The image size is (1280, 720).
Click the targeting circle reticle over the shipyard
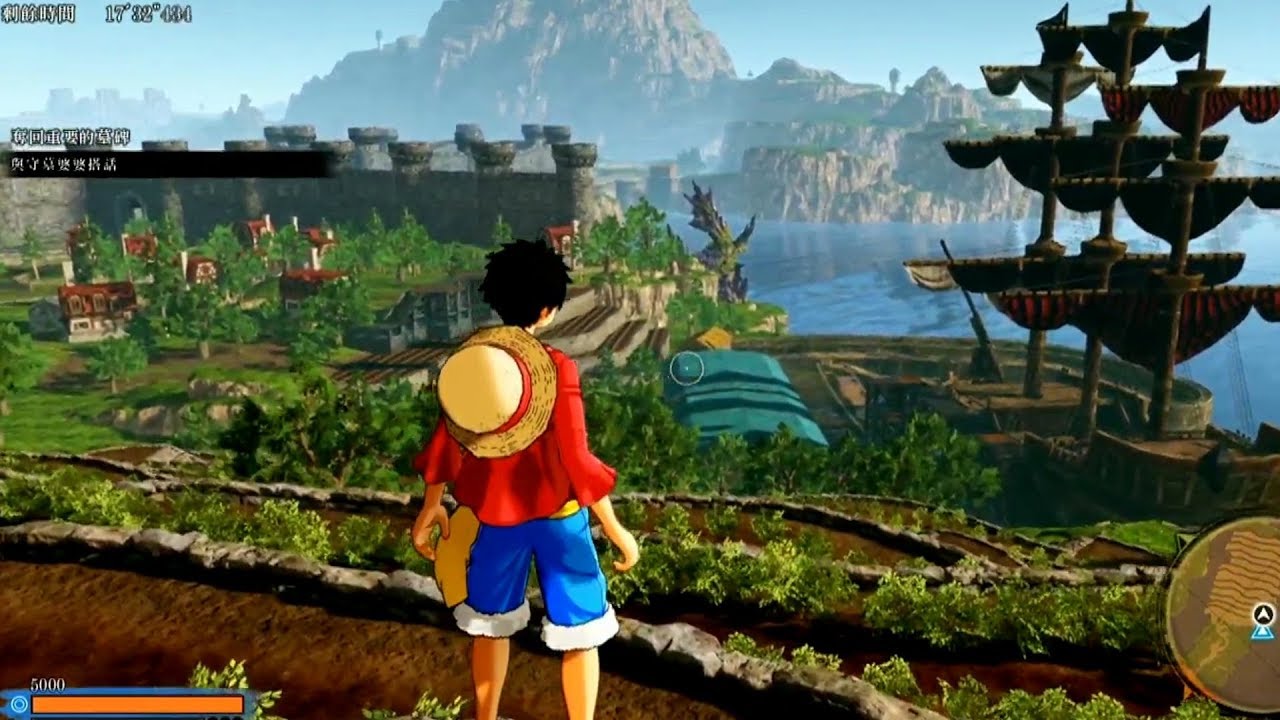tap(688, 370)
